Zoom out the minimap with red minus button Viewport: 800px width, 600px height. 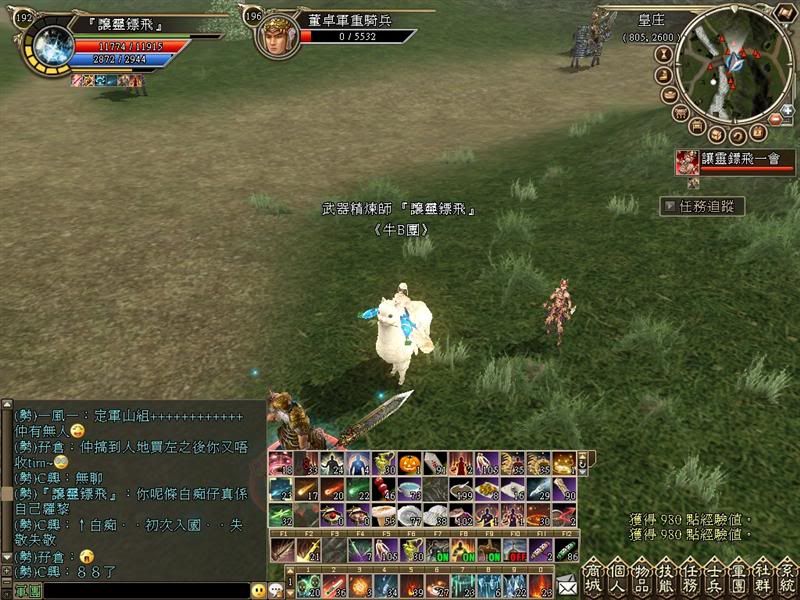pos(774,119)
